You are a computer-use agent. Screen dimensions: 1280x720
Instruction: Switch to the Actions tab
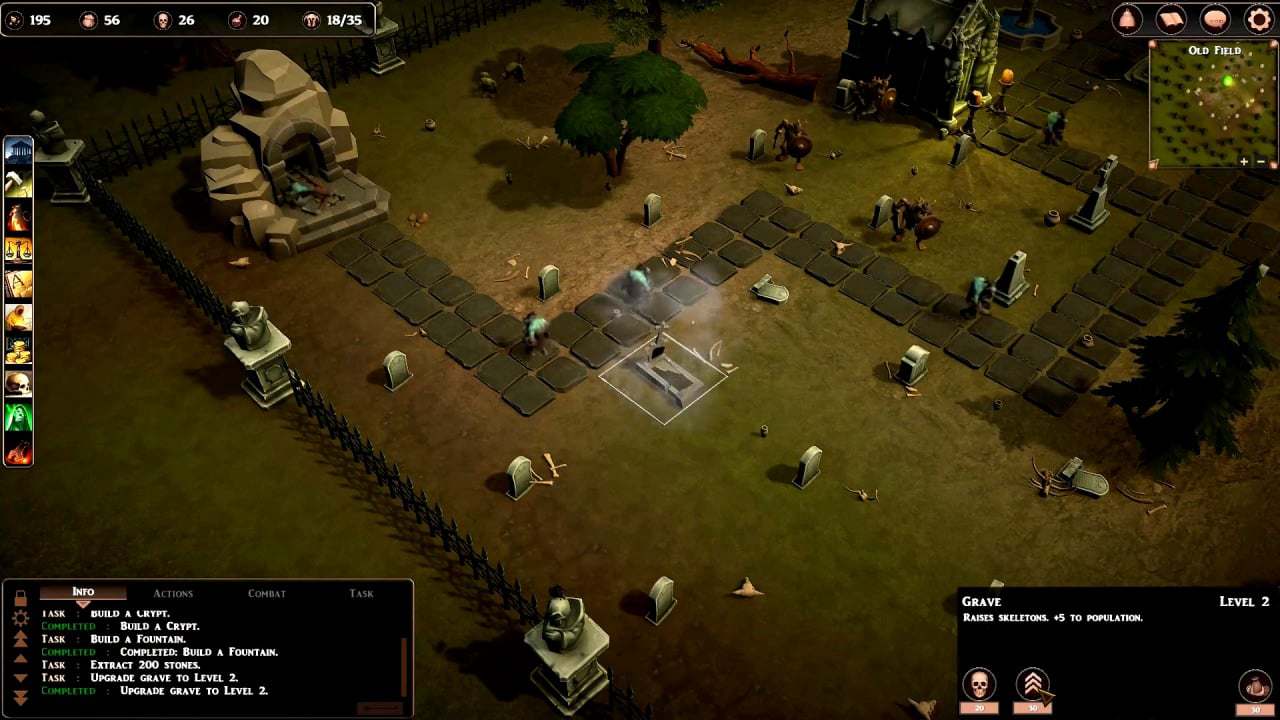[174, 592]
